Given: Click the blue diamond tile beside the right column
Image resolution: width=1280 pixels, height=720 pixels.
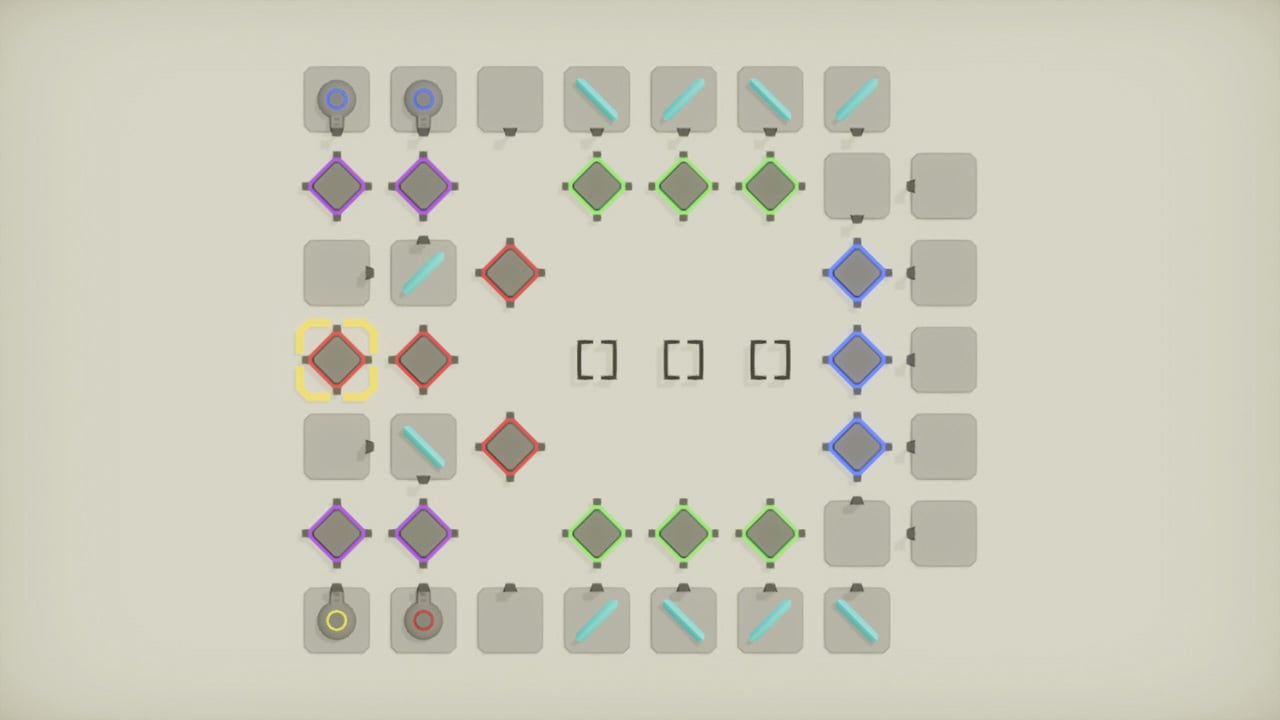Looking at the screenshot, I should click(x=856, y=360).
